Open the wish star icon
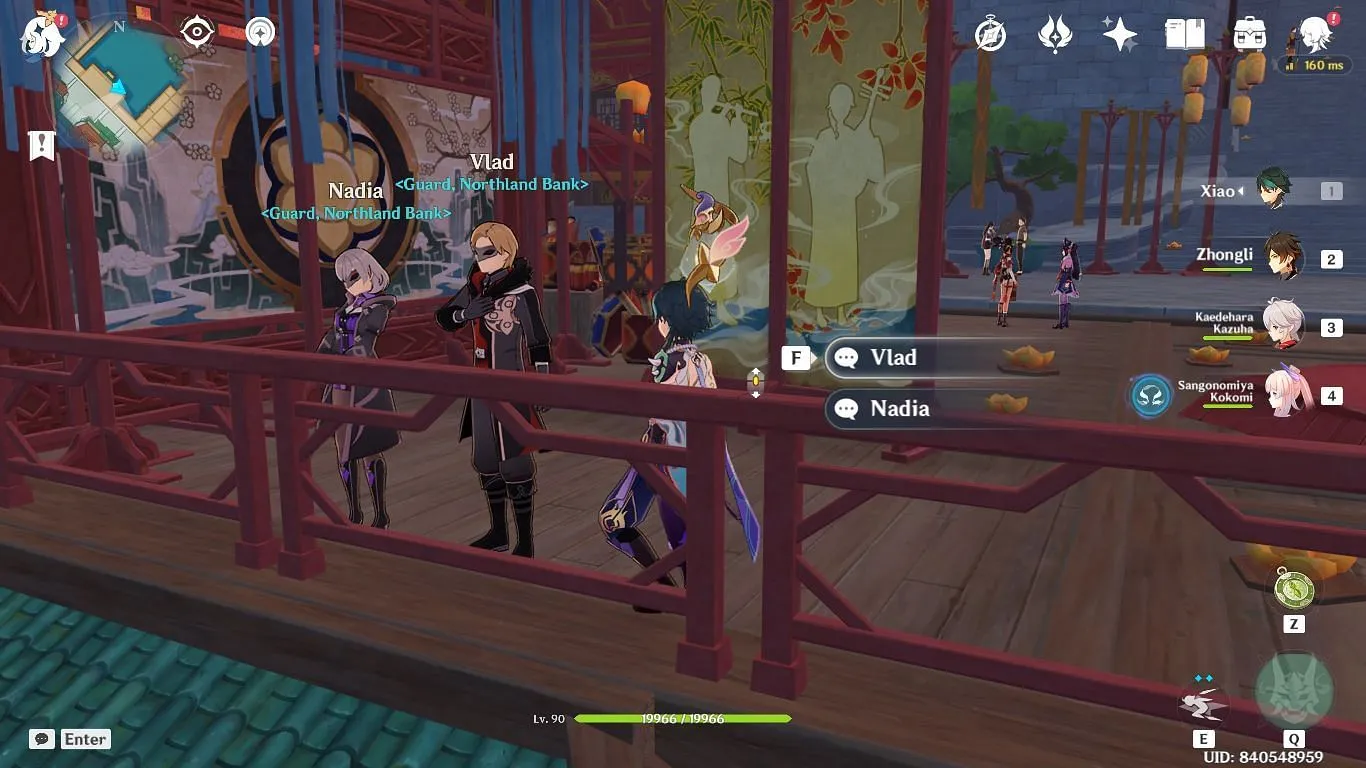 coord(1119,35)
